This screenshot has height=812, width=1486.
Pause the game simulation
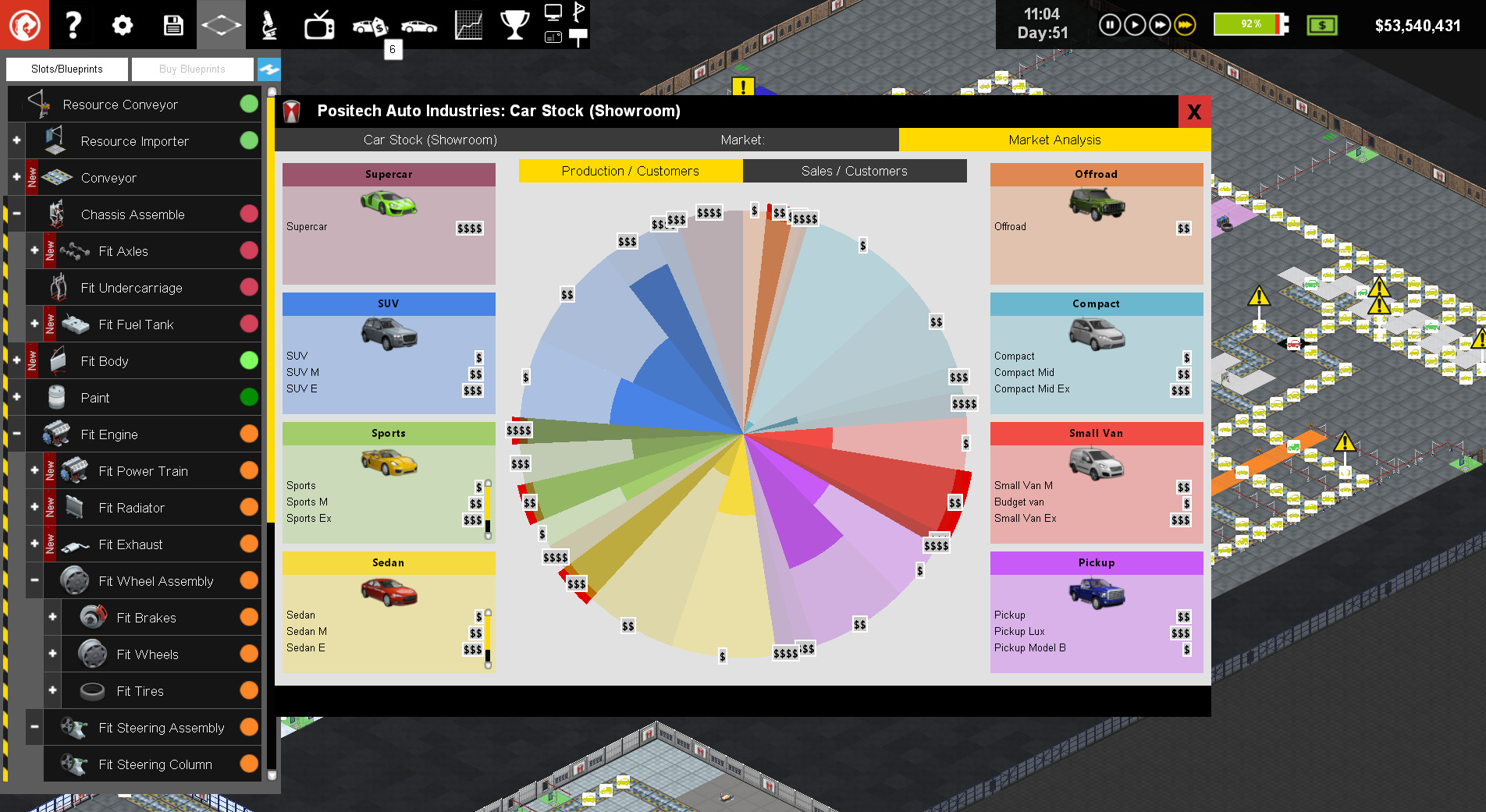(x=1109, y=24)
